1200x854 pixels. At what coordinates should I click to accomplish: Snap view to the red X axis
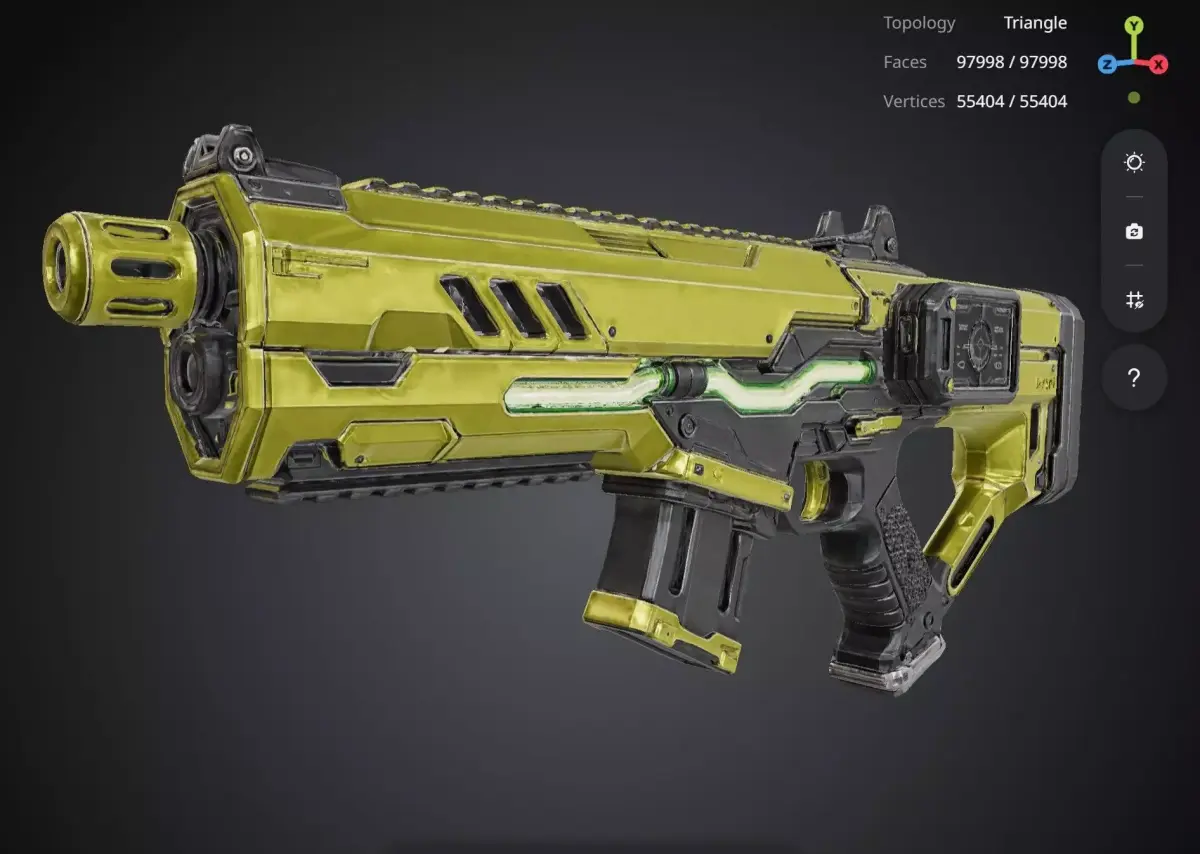(1159, 65)
